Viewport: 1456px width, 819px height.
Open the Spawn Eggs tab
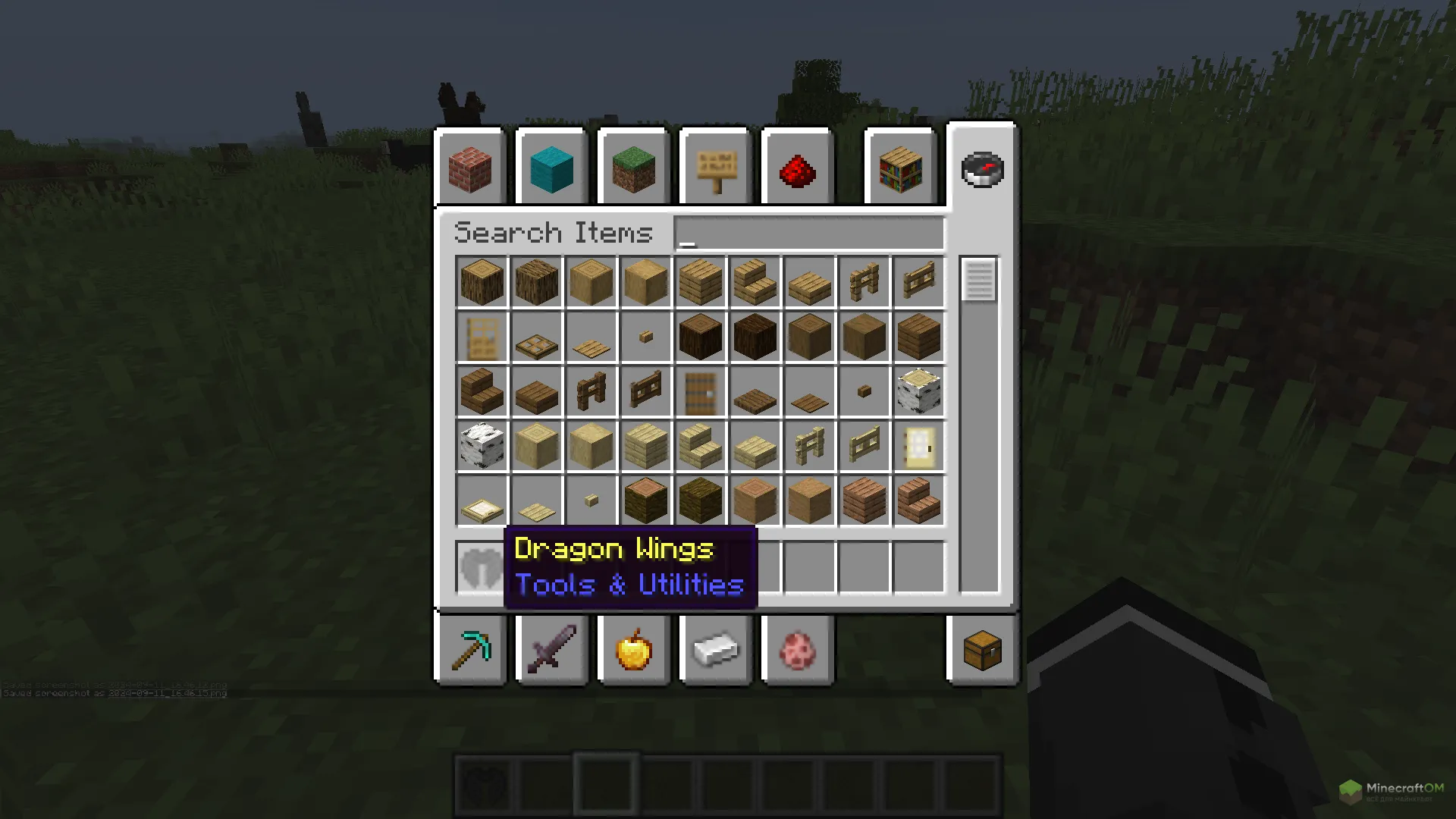click(x=798, y=651)
